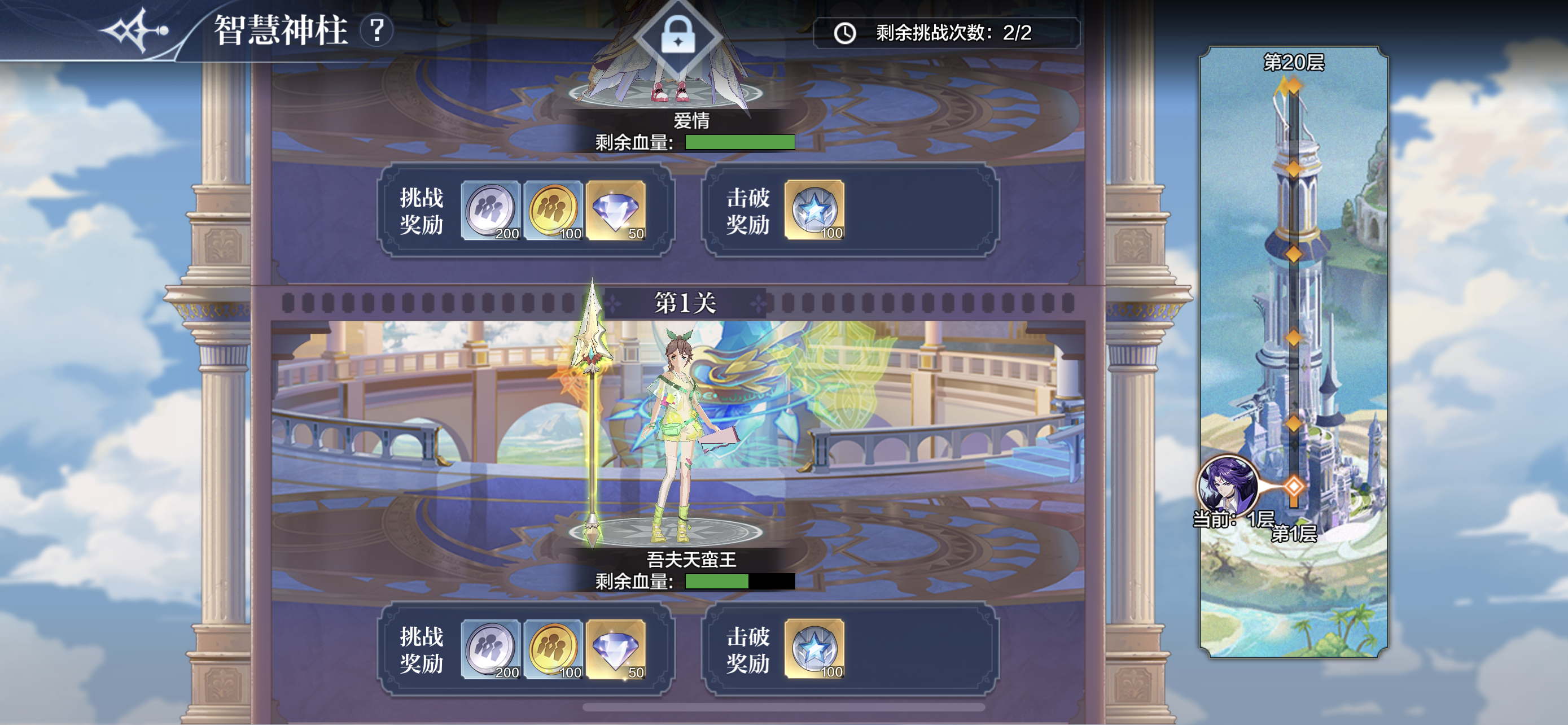1568x725 pixels.
Task: Select the player avatar on the tower map
Action: 1226,485
